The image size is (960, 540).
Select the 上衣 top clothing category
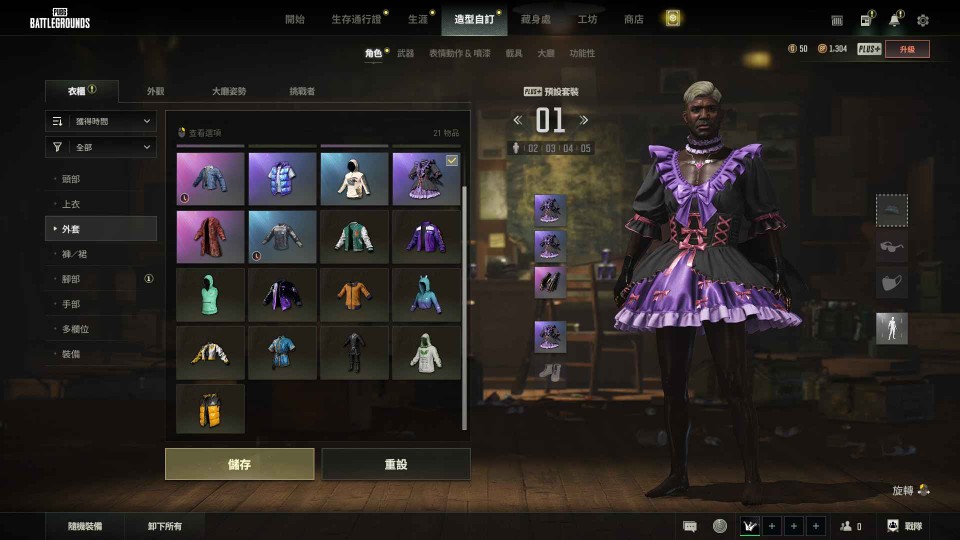coord(70,203)
